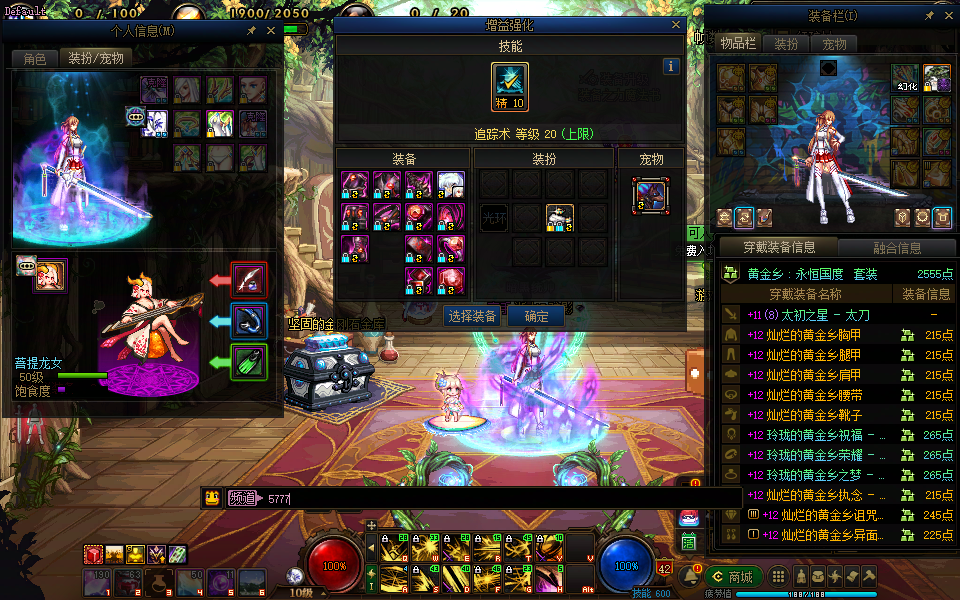This screenshot has width=960, height=600.
Task: Switch to the 装扮/宠物 tab
Action: coord(96,59)
